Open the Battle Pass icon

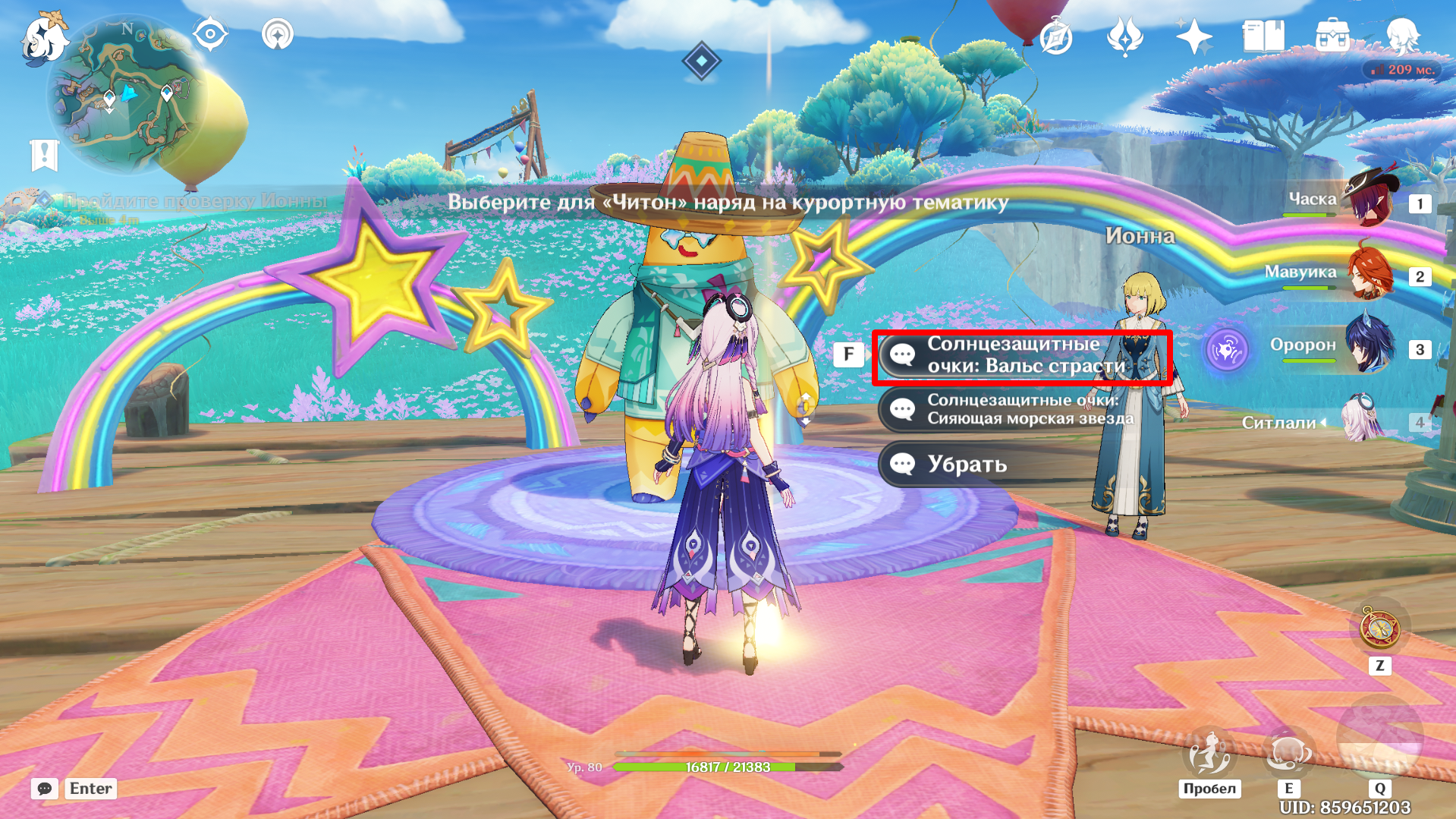click(1124, 36)
